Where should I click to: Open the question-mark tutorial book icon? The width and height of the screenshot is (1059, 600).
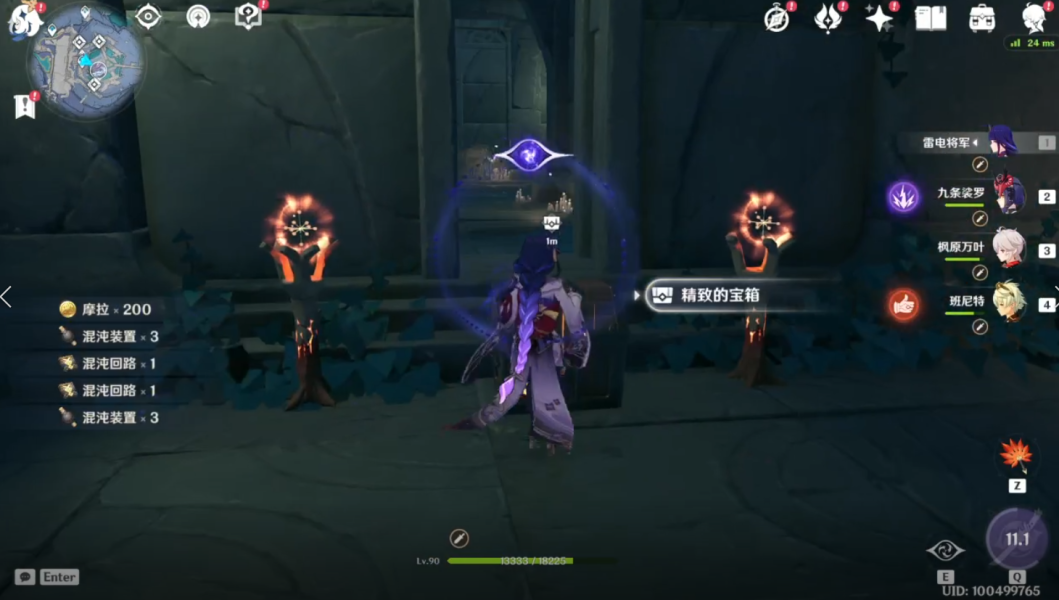pos(247,16)
